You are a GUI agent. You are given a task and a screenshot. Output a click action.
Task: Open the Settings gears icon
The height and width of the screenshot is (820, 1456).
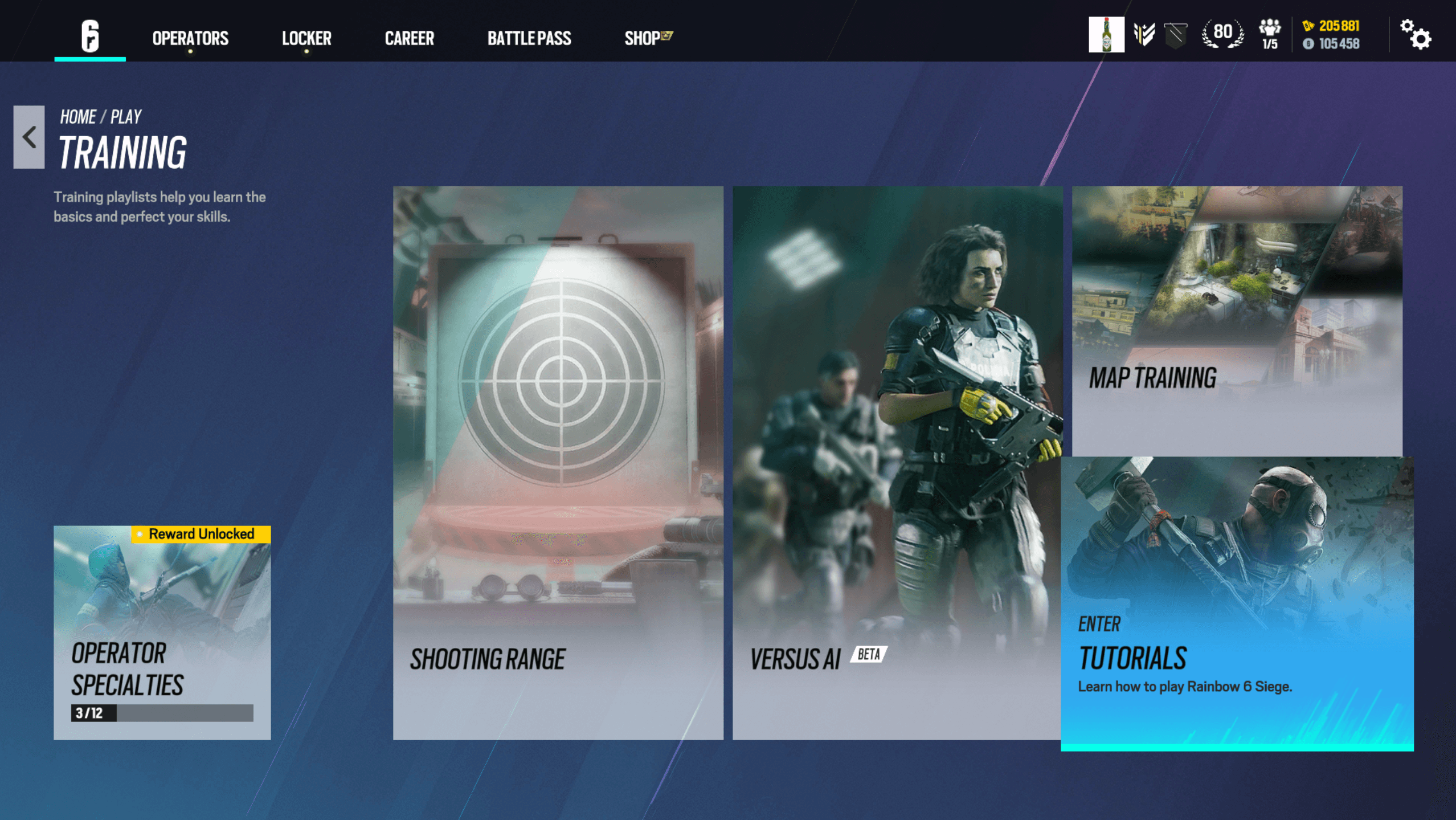[x=1416, y=35]
